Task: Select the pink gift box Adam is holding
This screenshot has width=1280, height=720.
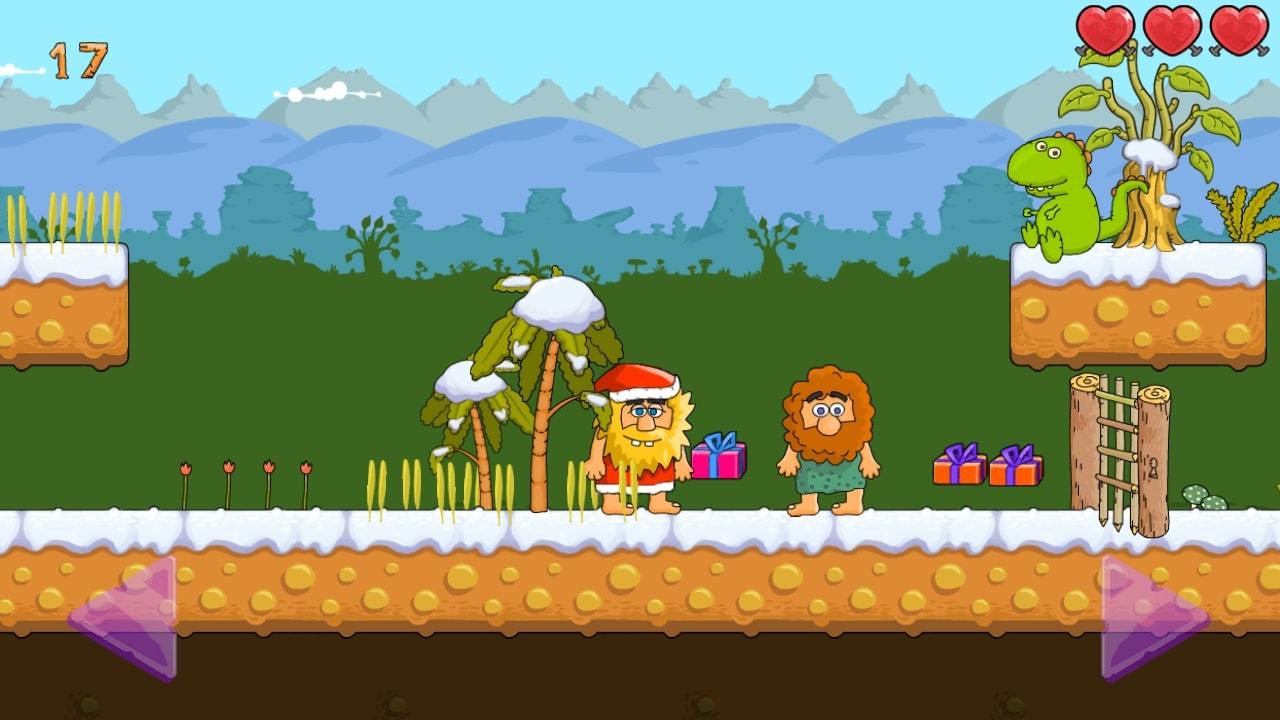Action: 718,459
